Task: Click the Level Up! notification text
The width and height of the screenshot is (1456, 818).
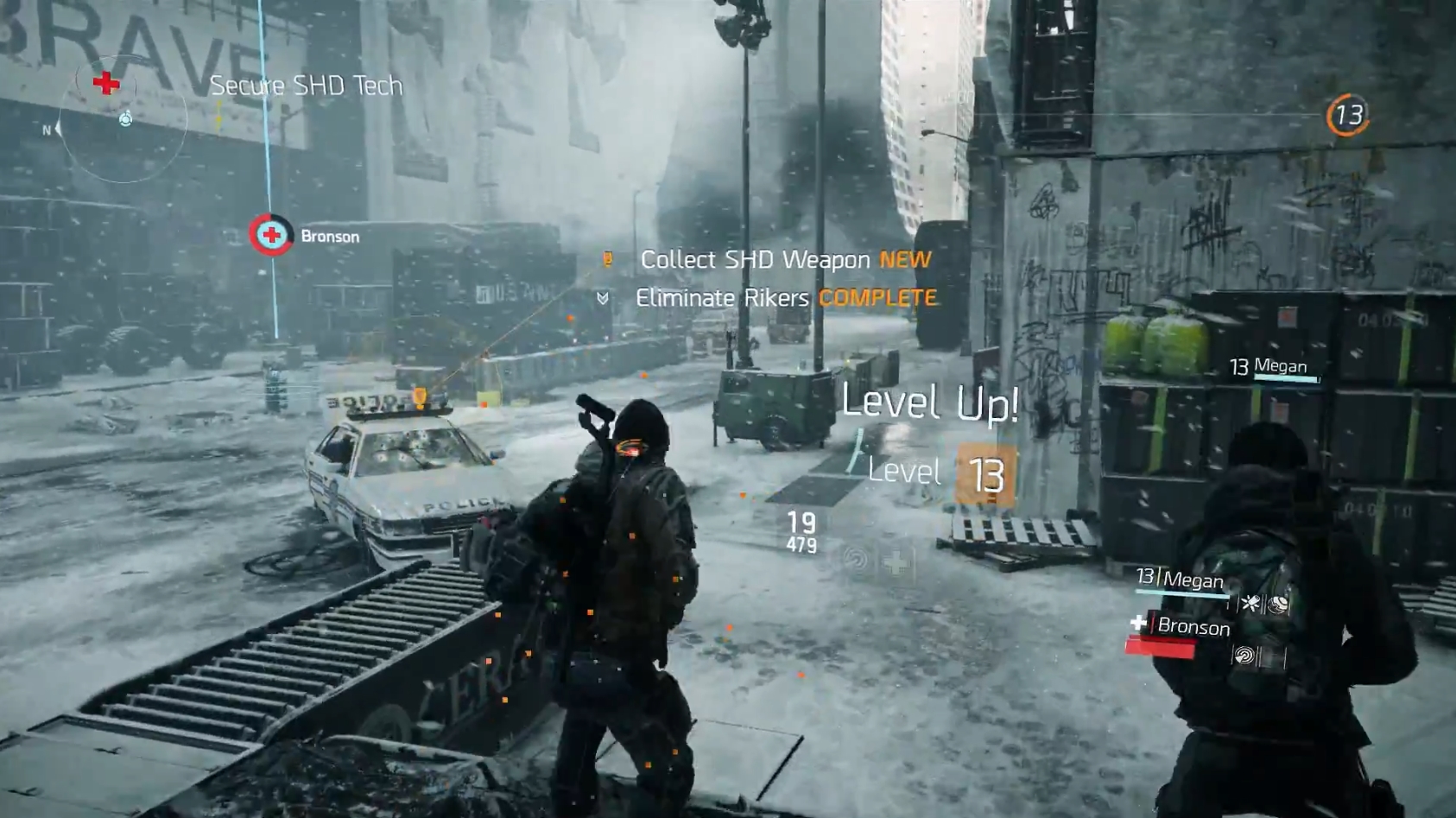Action: [928, 403]
